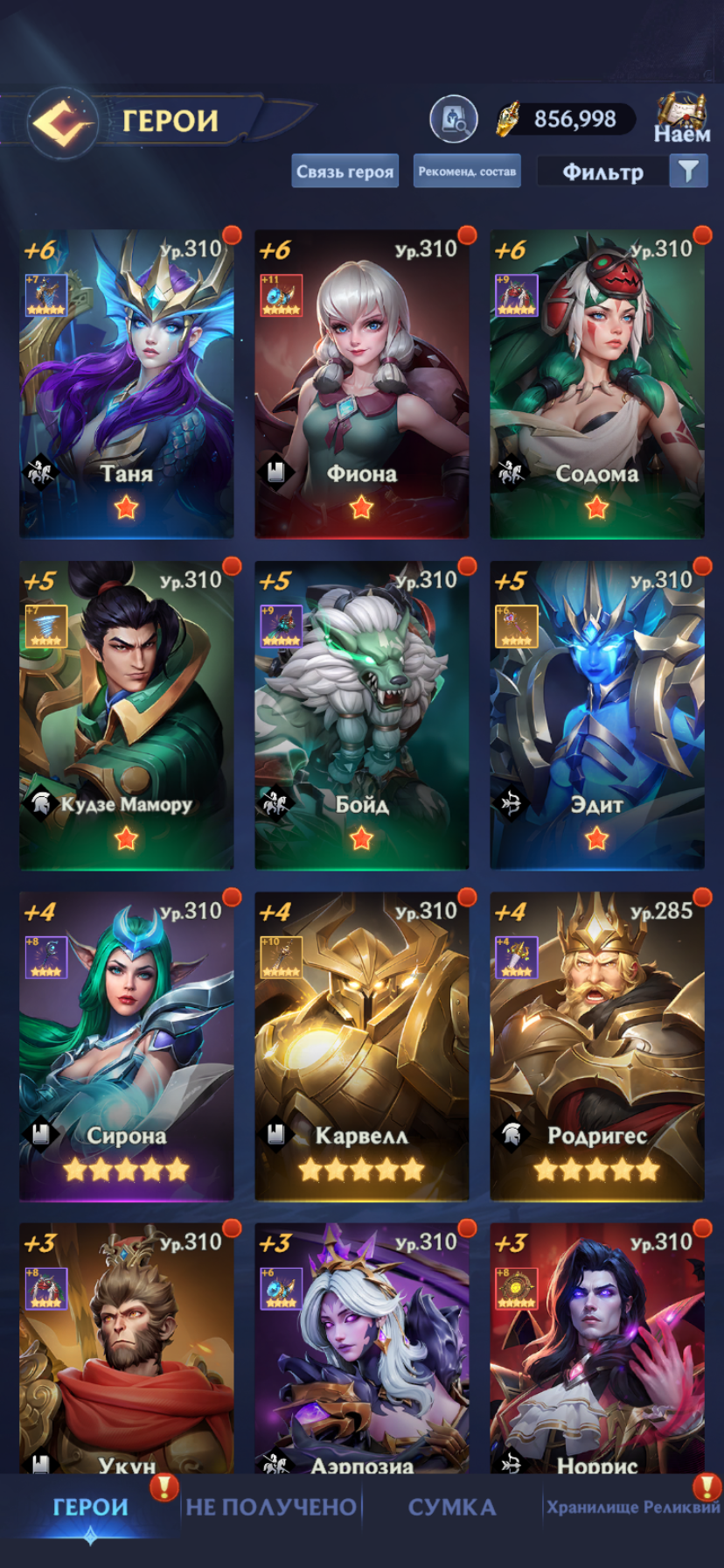The height and width of the screenshot is (1568, 724).
Task: Select the Родригес hero card
Action: (596, 1045)
